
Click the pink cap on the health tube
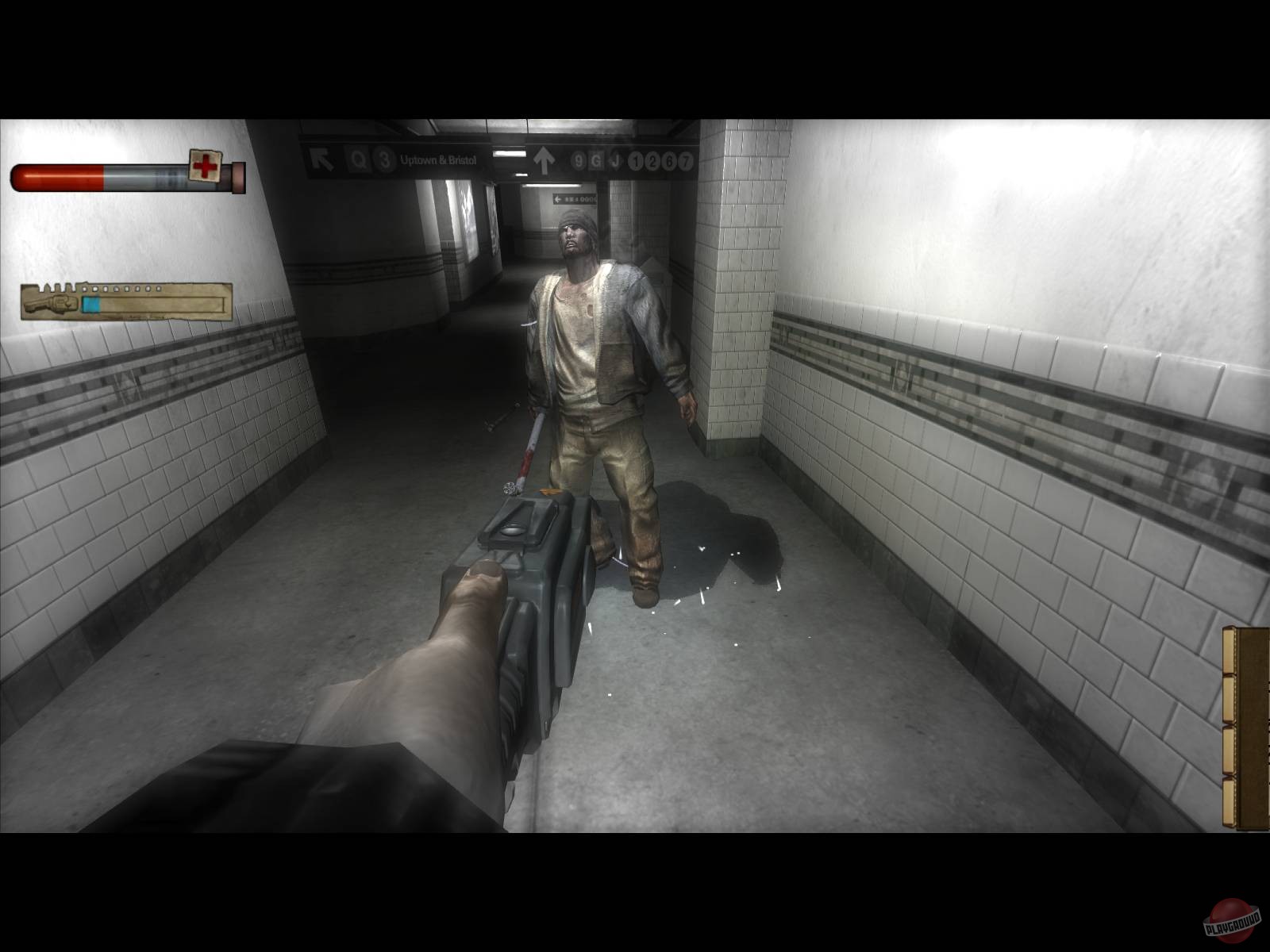click(238, 178)
